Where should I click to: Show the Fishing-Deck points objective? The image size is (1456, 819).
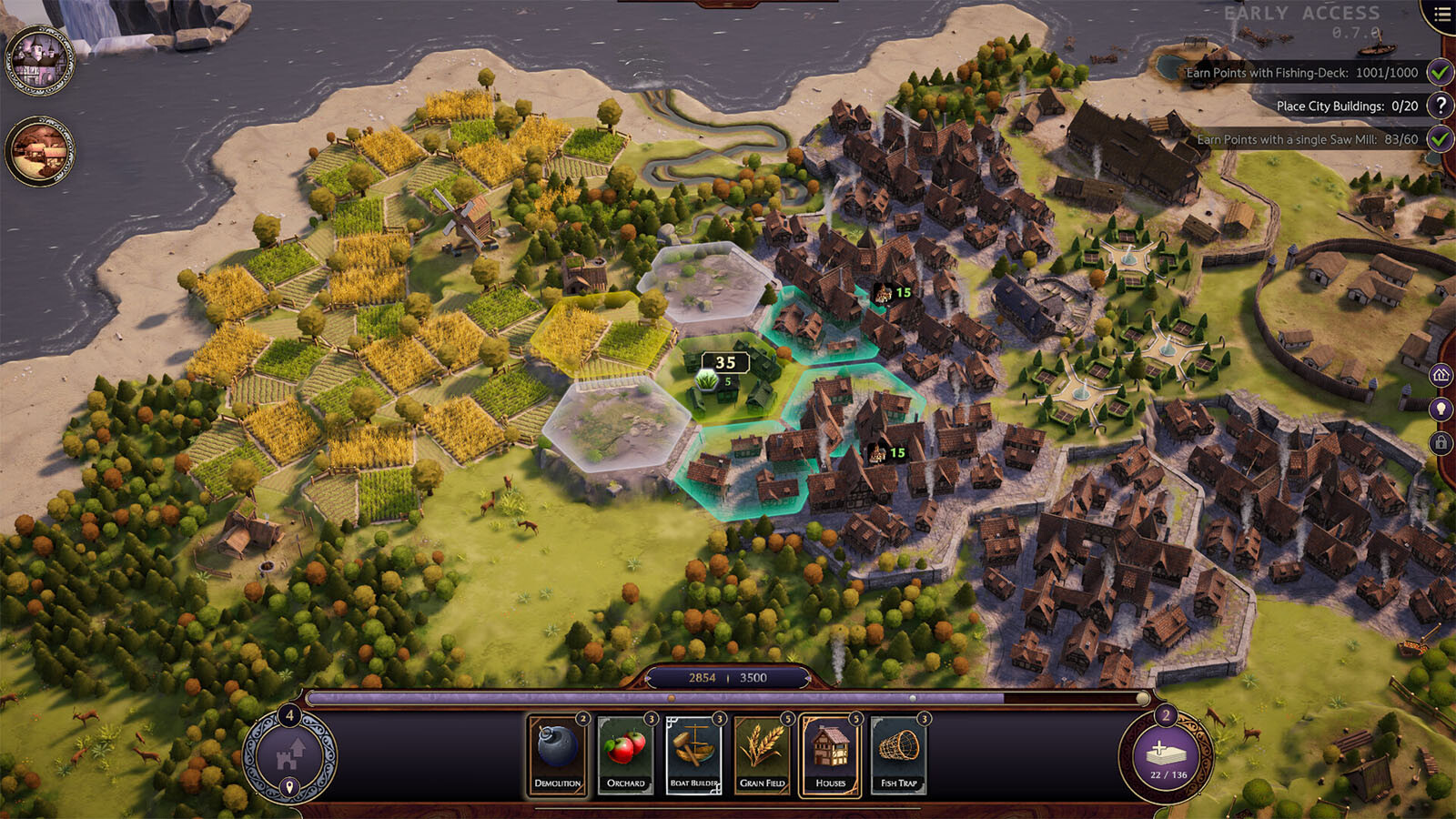point(1301,73)
